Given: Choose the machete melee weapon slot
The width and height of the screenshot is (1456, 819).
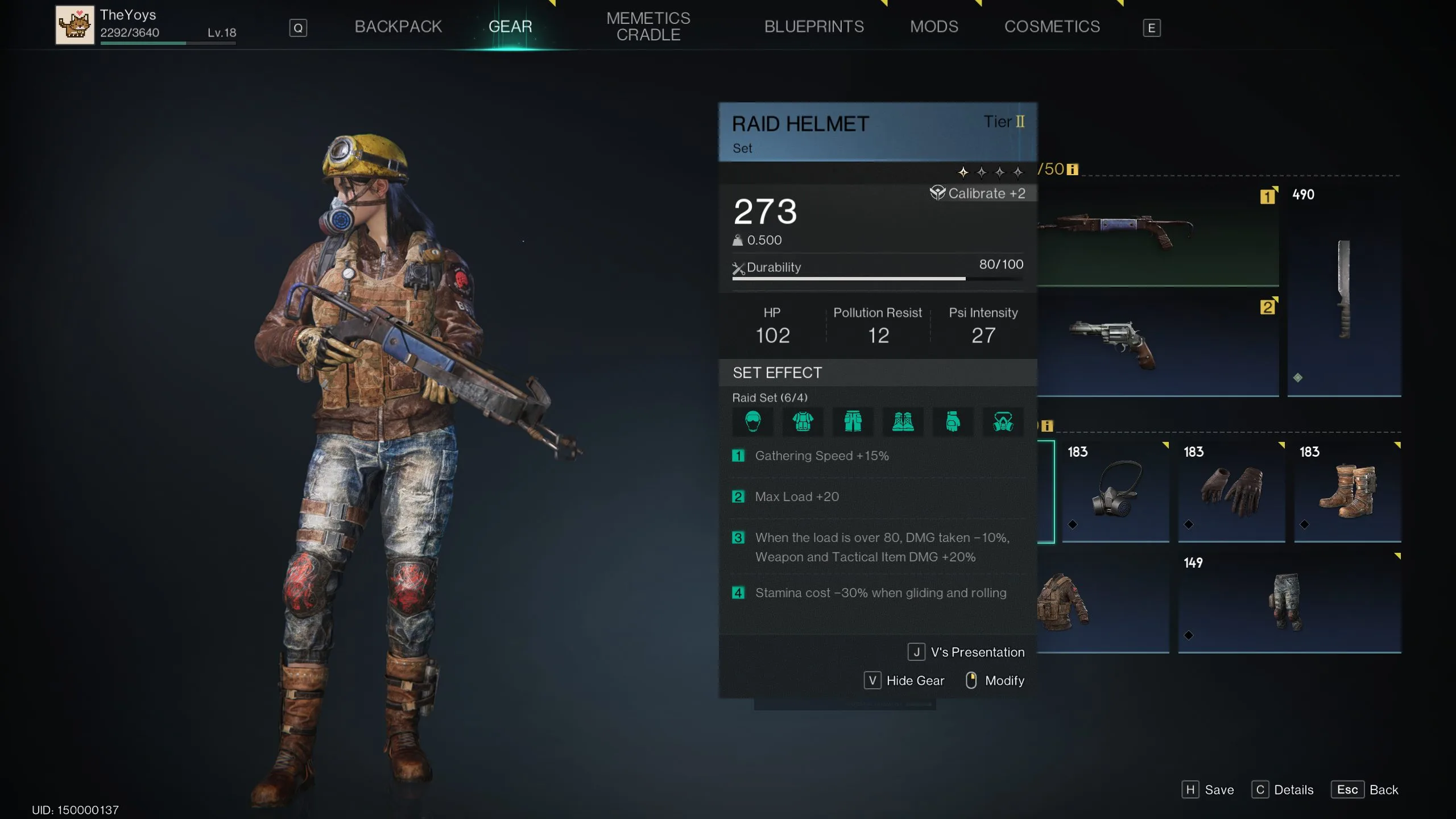Looking at the screenshot, I should click(1343, 290).
